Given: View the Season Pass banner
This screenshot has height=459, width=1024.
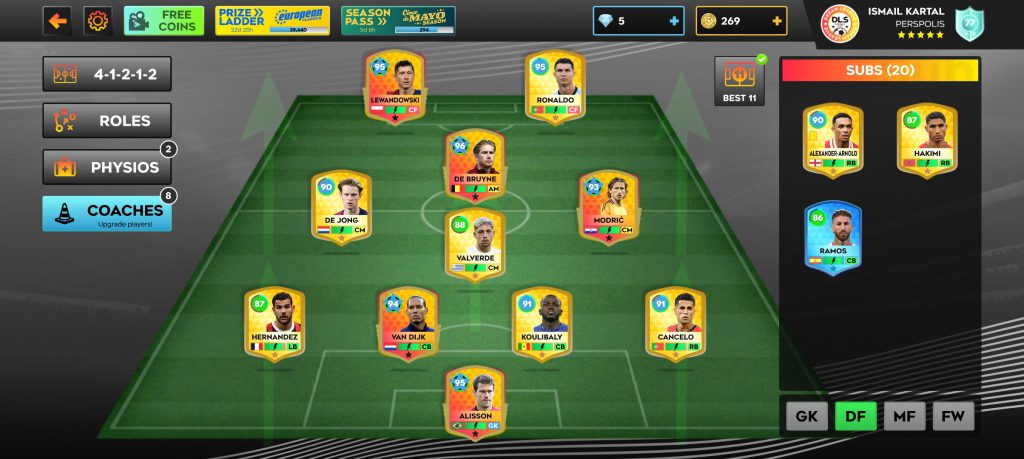Looking at the screenshot, I should tap(398, 20).
